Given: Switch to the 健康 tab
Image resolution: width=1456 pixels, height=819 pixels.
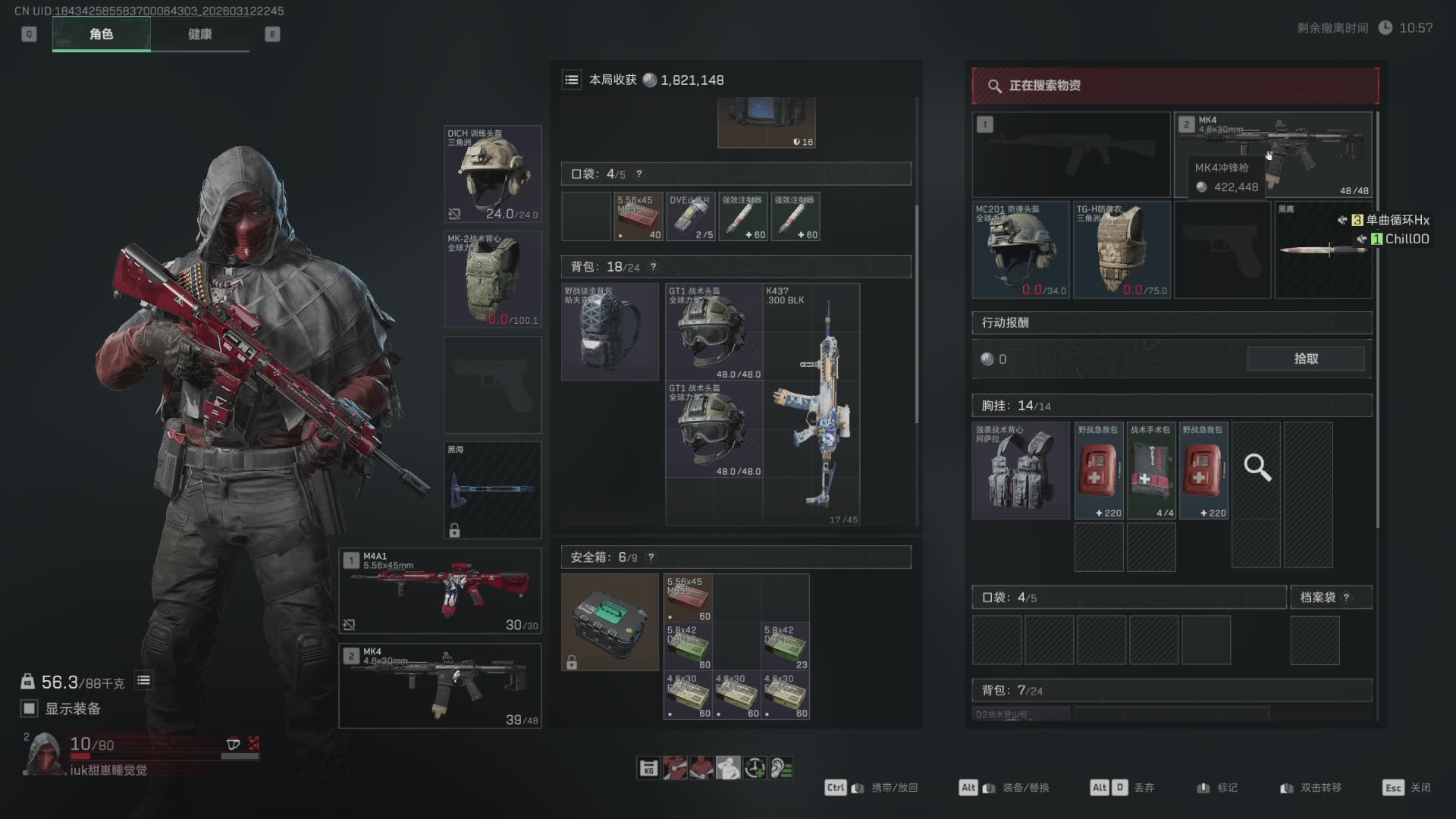Looking at the screenshot, I should (199, 34).
